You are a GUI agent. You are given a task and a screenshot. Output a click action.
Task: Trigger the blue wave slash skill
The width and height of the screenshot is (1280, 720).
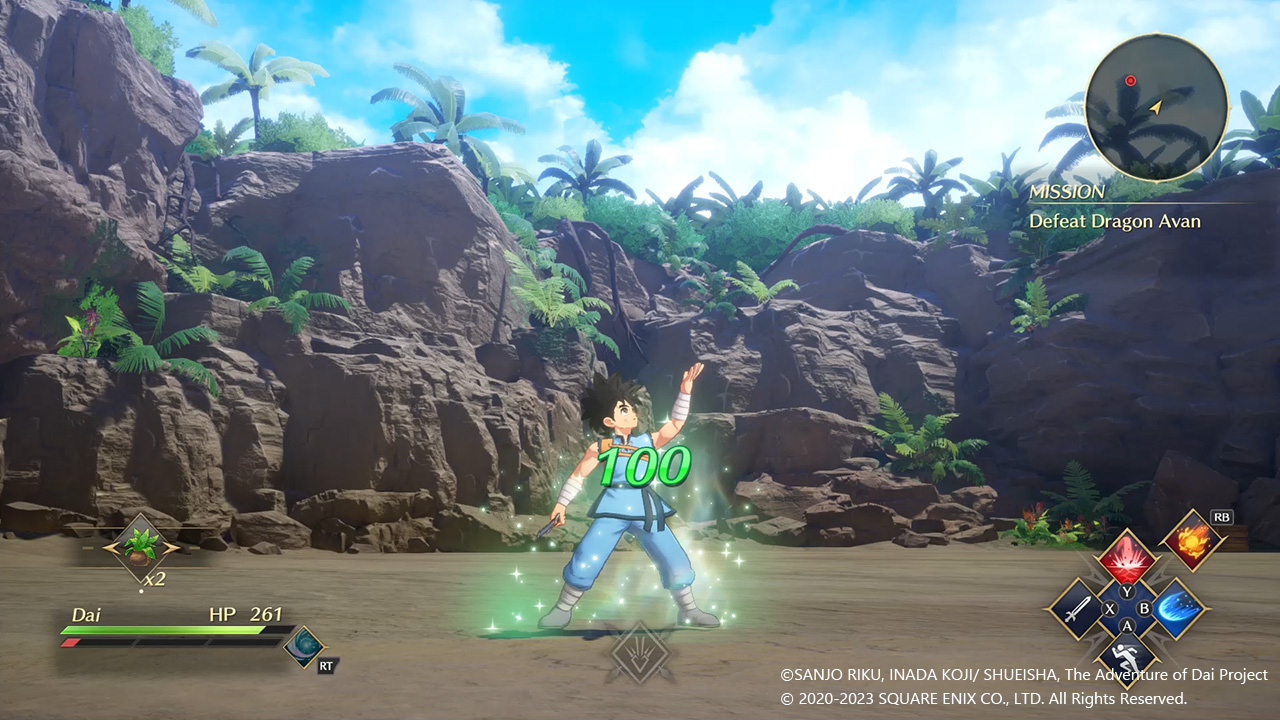pyautogui.click(x=1177, y=608)
